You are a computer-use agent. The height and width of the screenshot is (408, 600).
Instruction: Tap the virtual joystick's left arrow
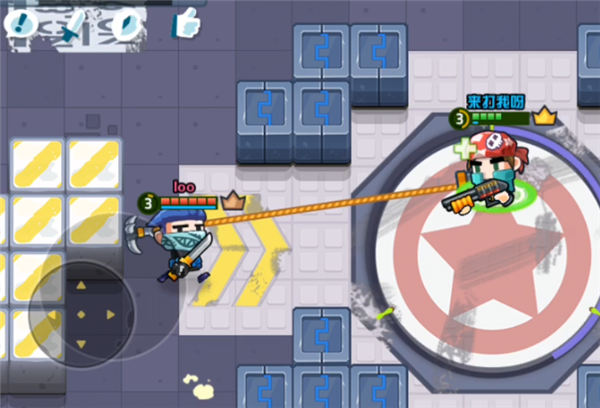[54, 315]
